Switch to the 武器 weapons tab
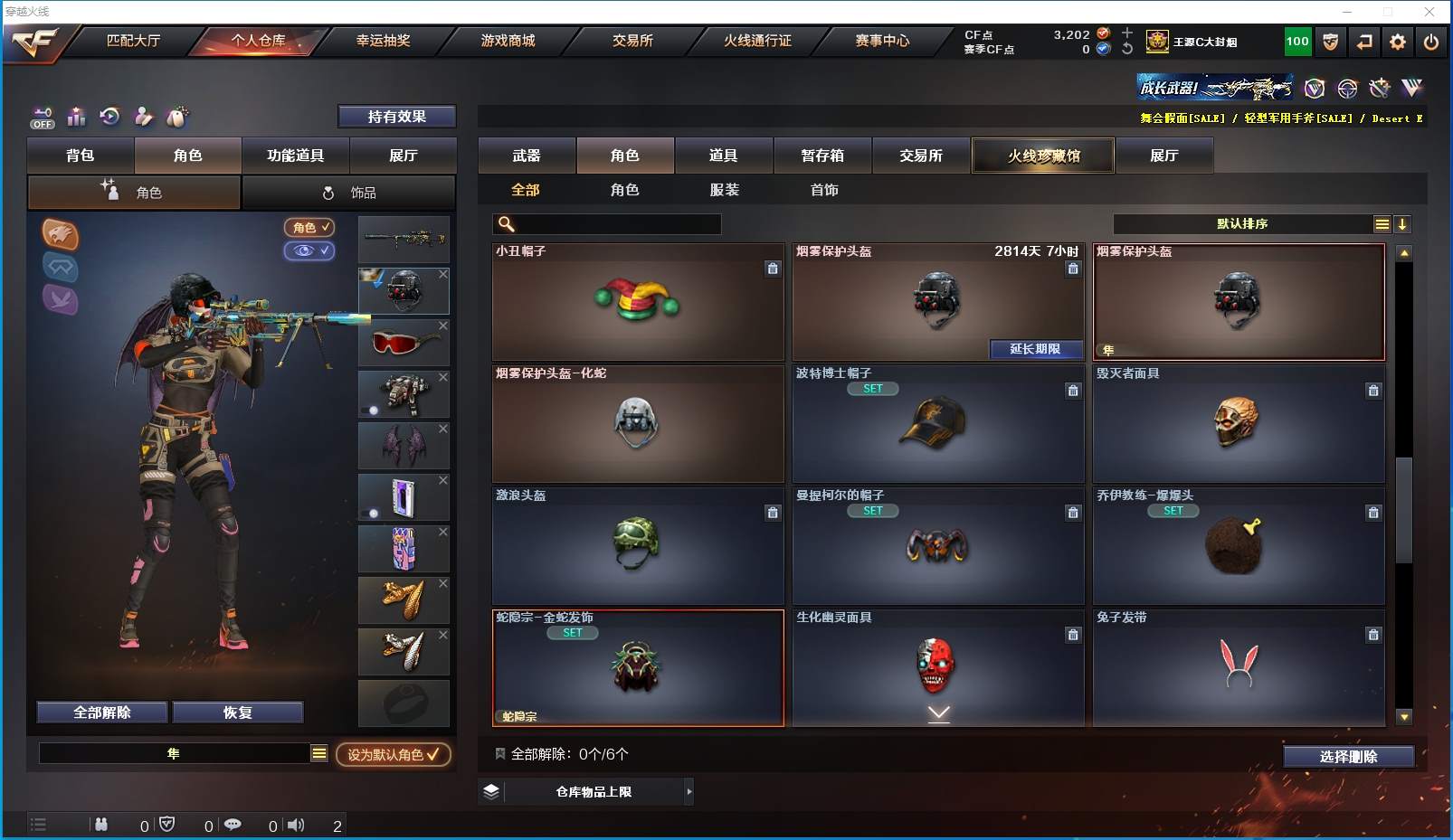Screen dimensions: 1453x840 (x=527, y=156)
